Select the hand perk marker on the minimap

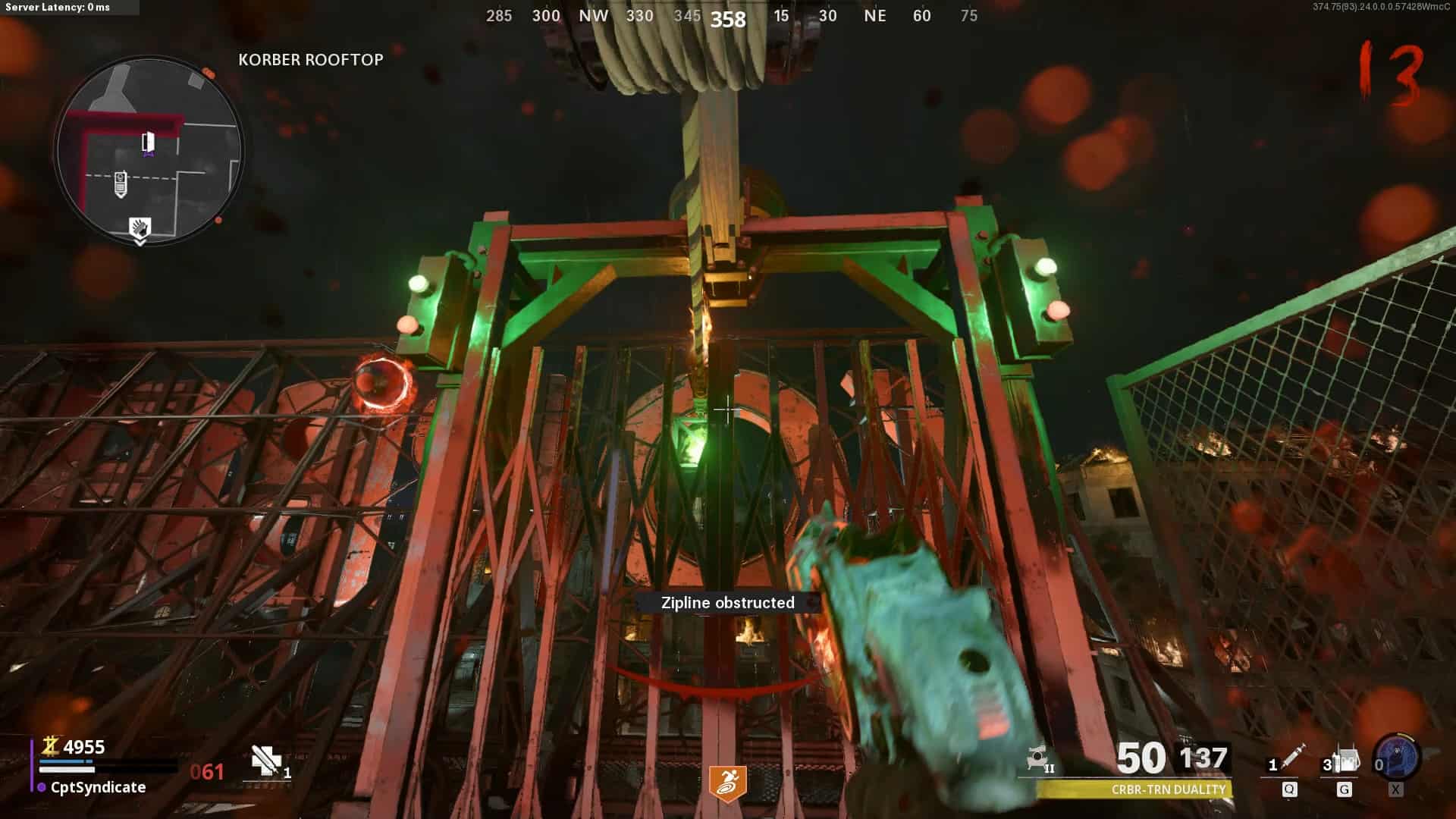[140, 228]
